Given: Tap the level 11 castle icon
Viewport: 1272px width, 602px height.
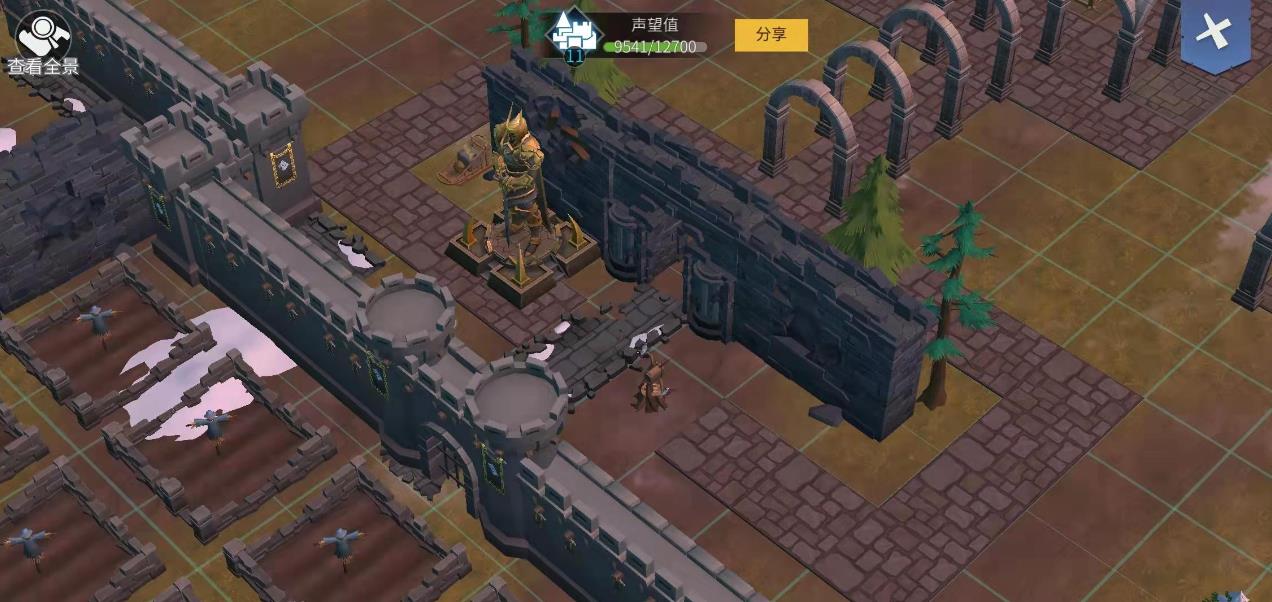Looking at the screenshot, I should [x=575, y=37].
